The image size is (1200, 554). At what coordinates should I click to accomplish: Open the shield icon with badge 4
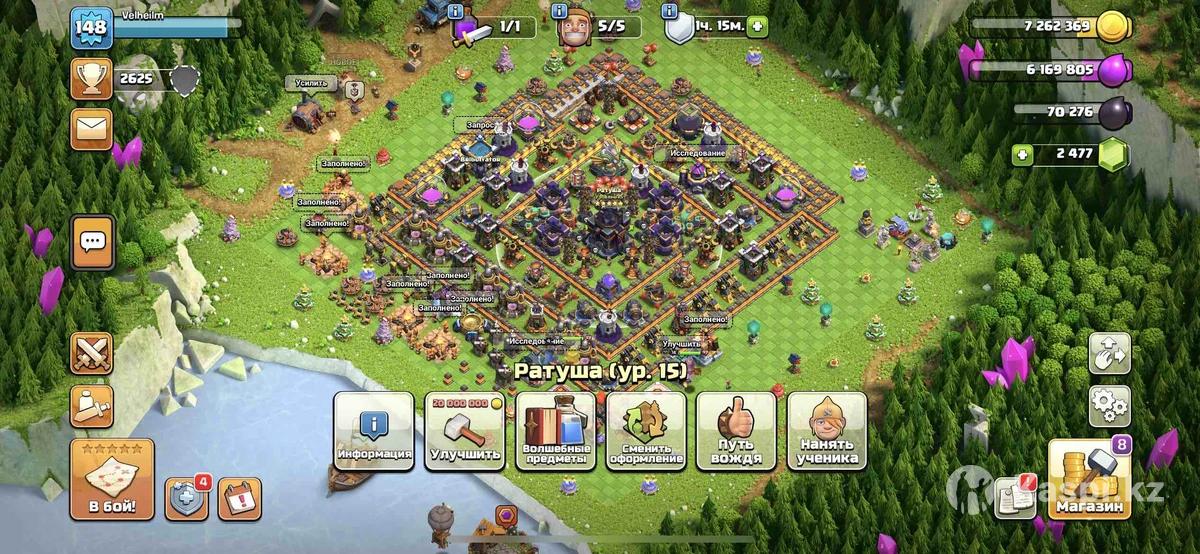click(x=186, y=498)
